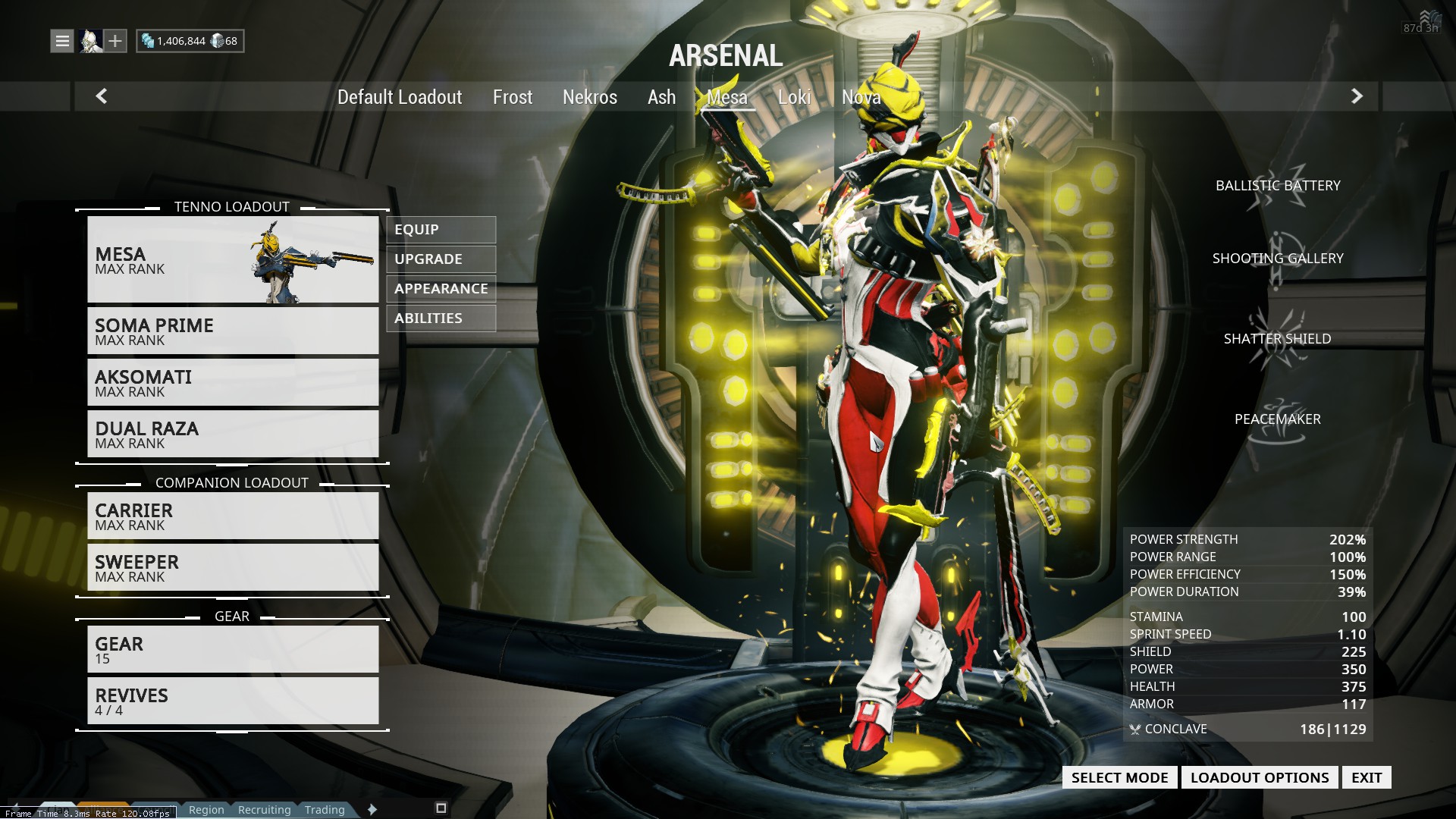This screenshot has height=819, width=1456.
Task: Open the hamburger main menu
Action: coord(62,41)
